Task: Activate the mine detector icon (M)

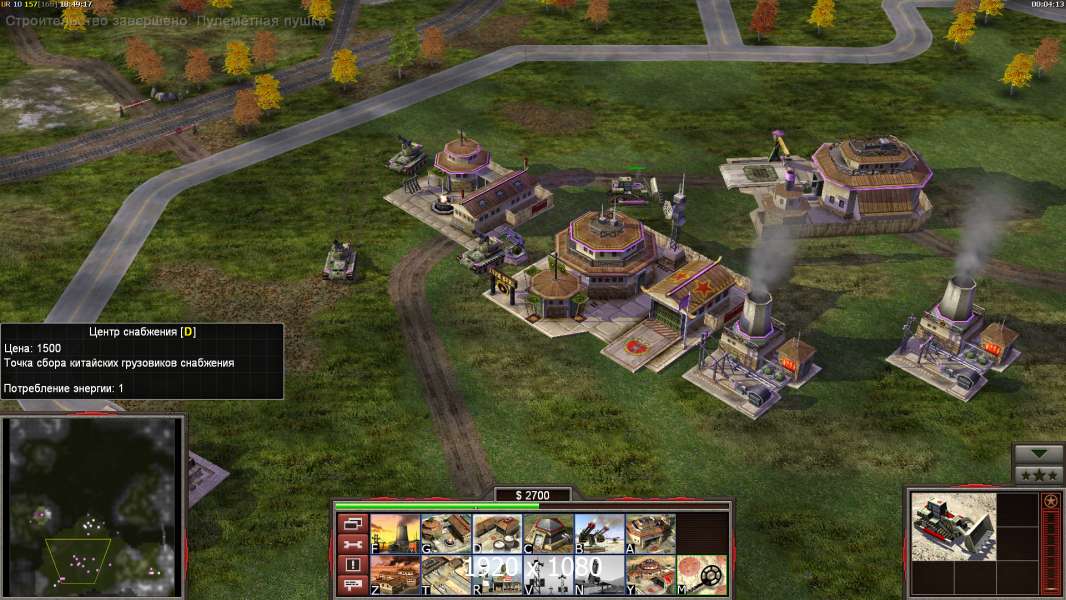Action: [x=701, y=575]
